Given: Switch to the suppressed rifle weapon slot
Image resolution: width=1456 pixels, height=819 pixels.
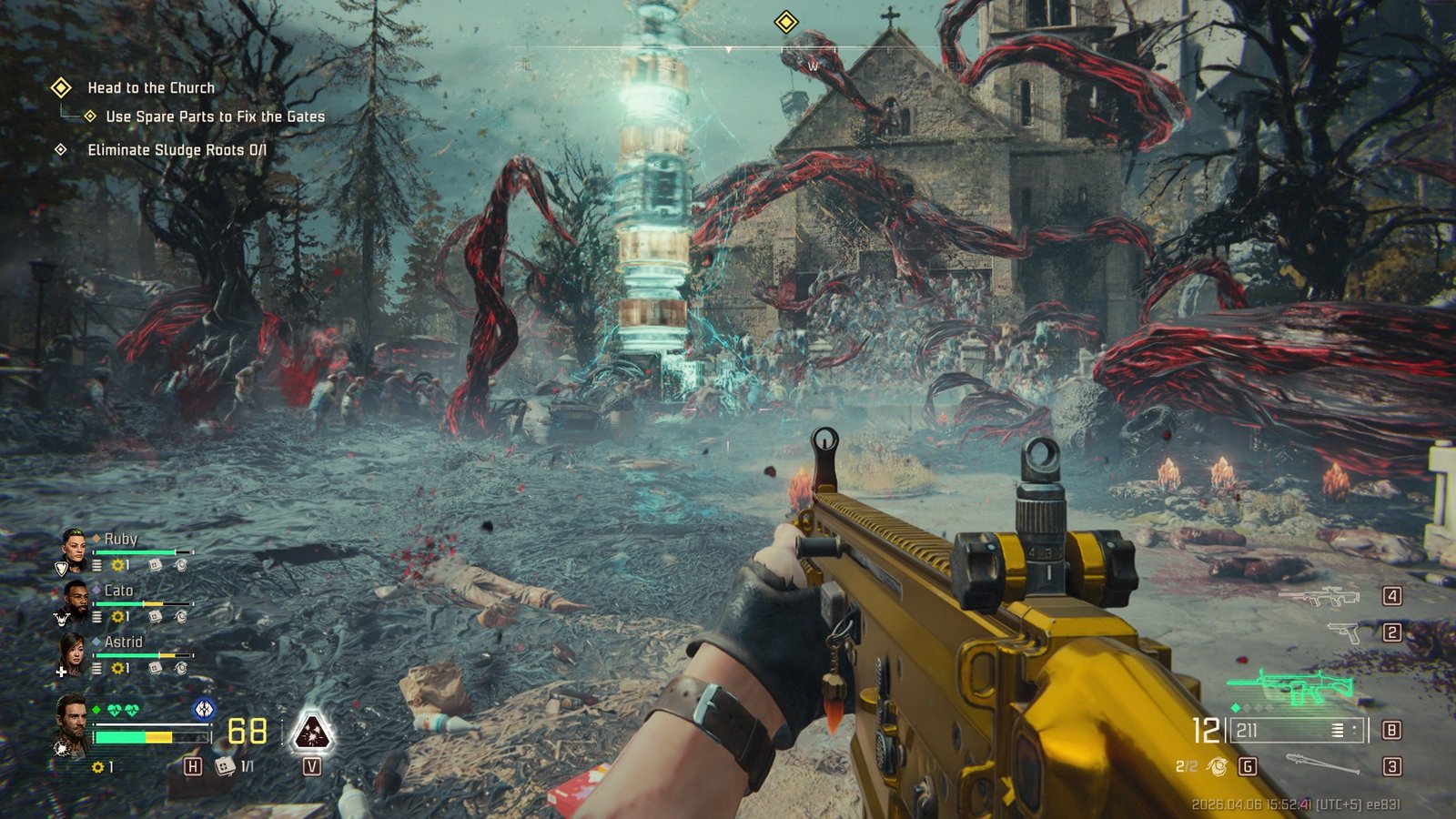Looking at the screenshot, I should point(1319,597).
